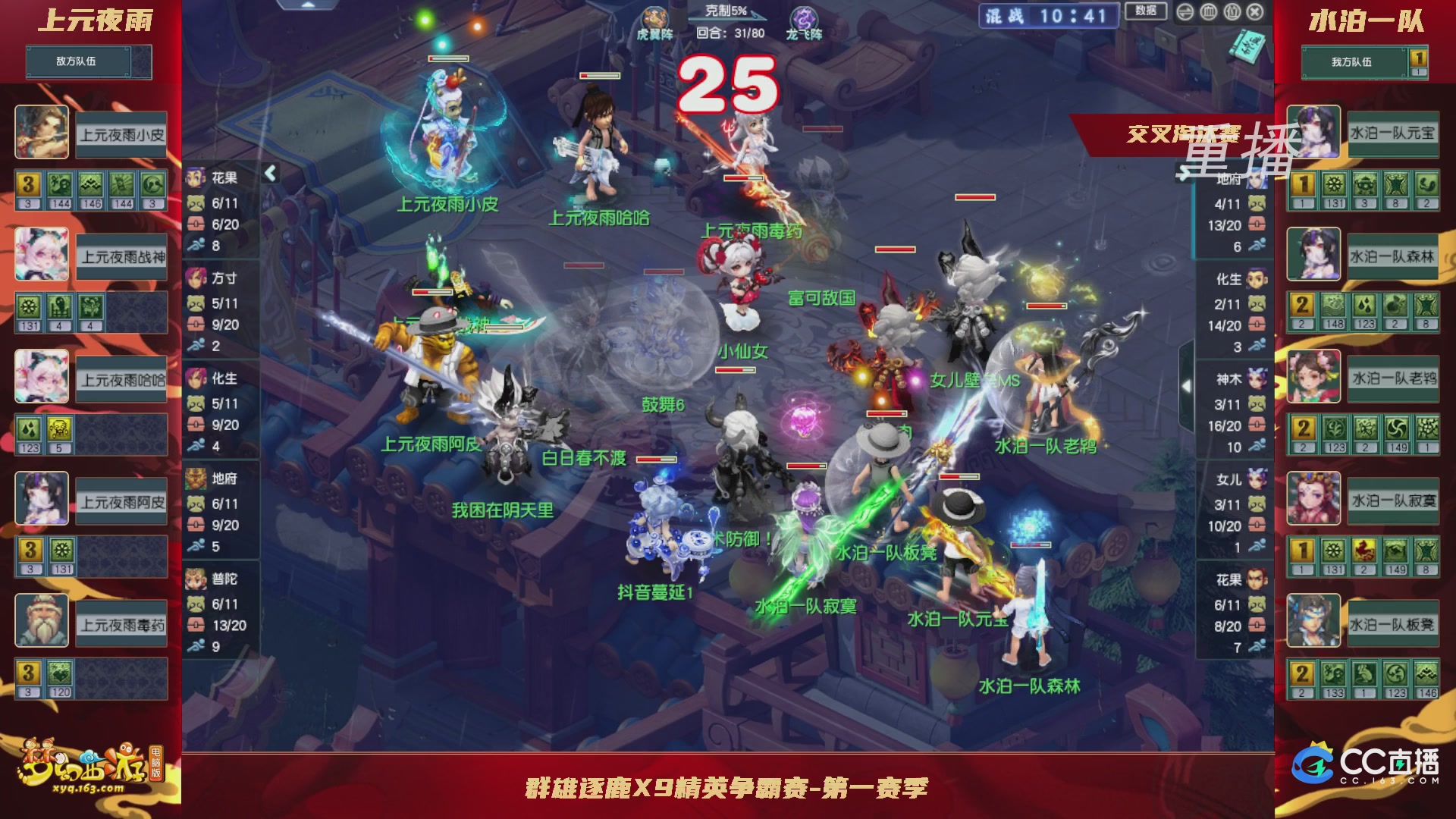
Task: Select 水泊一队元宝's character portrait
Action: tap(1313, 130)
